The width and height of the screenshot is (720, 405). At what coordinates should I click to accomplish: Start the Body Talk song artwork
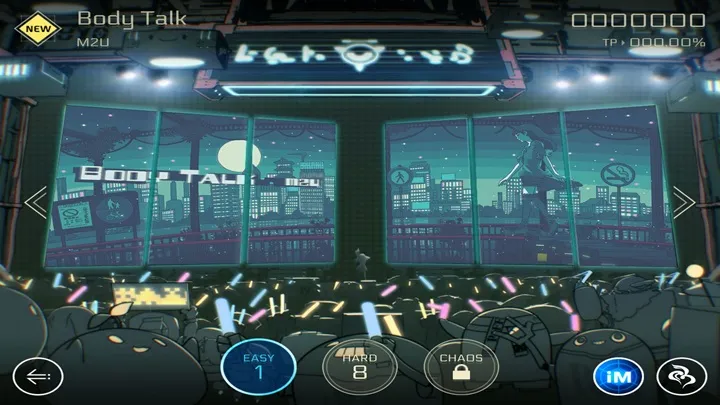(360, 188)
